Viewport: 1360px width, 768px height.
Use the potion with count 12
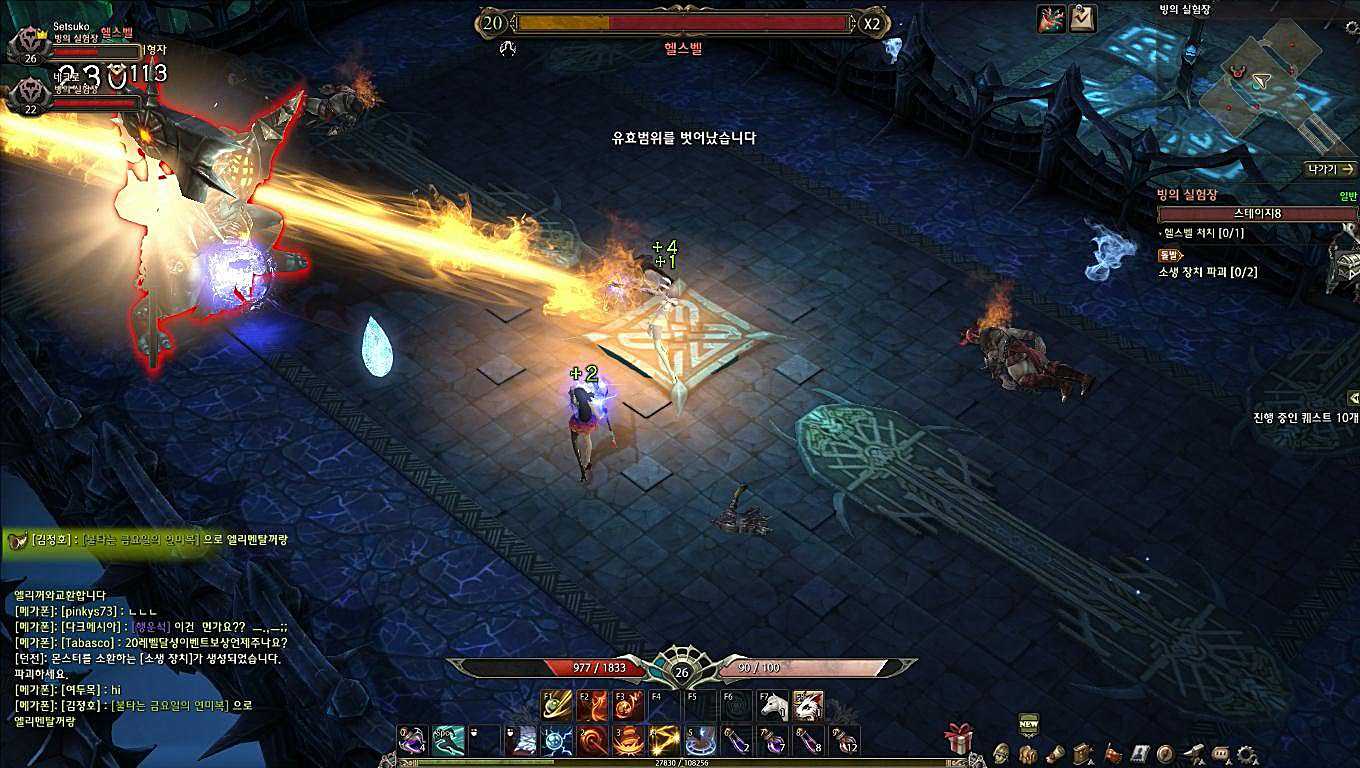pos(846,741)
